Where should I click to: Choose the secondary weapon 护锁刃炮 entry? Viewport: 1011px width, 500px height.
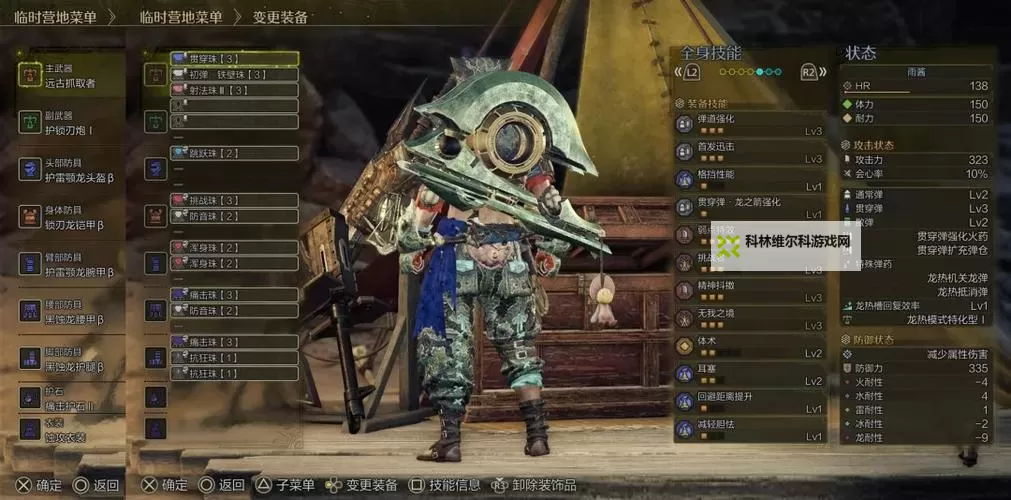tap(70, 122)
